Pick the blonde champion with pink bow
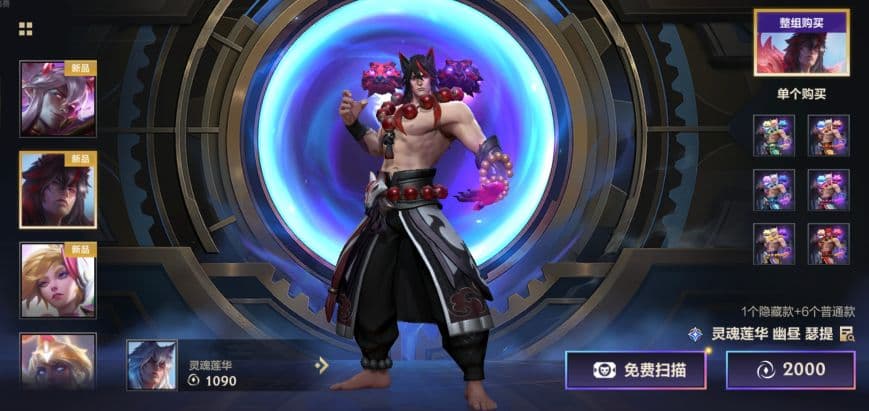 coord(58,280)
